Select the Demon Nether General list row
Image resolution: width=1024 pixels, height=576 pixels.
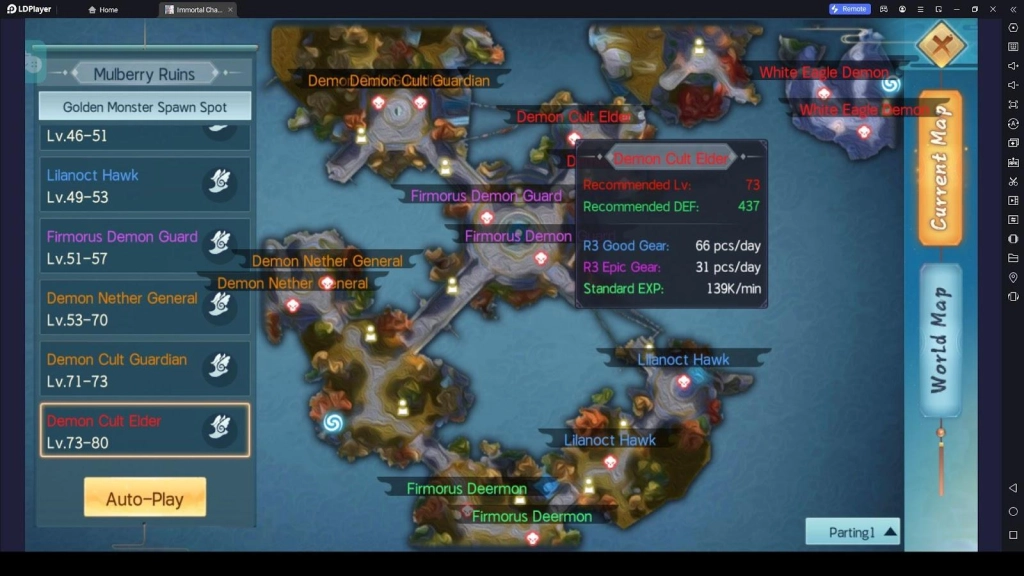pyautogui.click(x=145, y=308)
